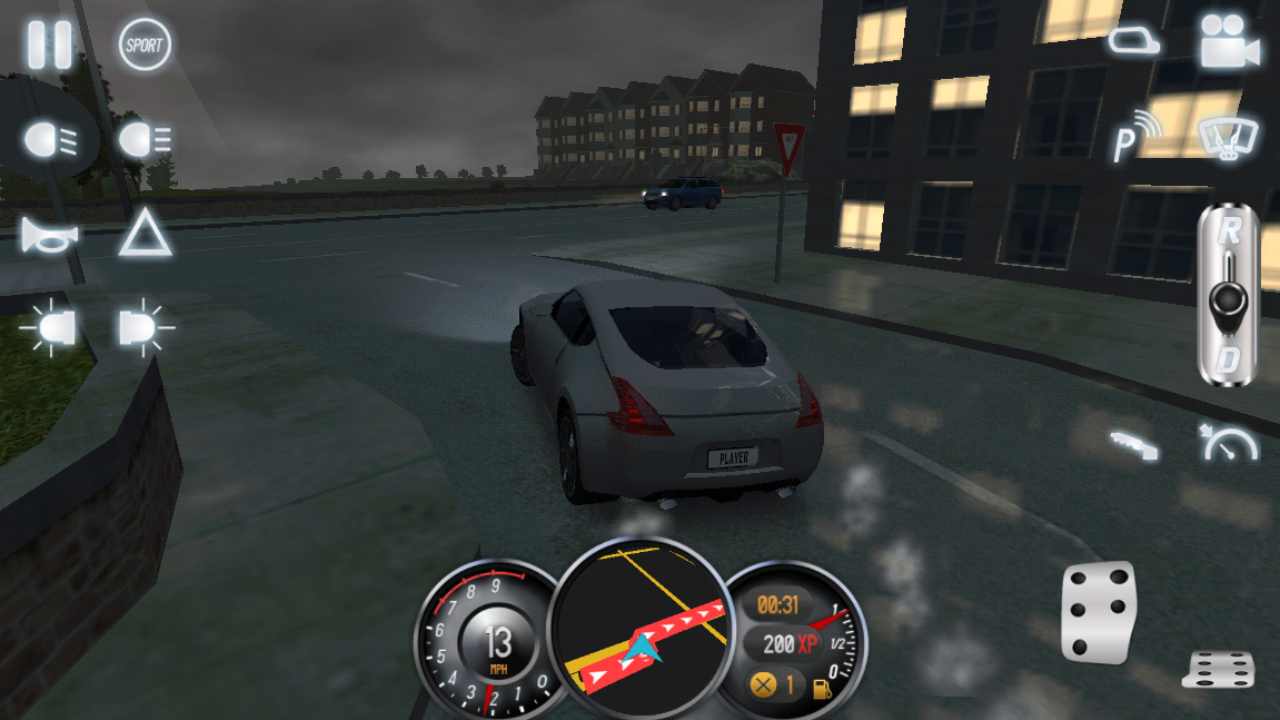Open the rearview mirror
This screenshot has height=720, width=1280.
coord(1135,42)
